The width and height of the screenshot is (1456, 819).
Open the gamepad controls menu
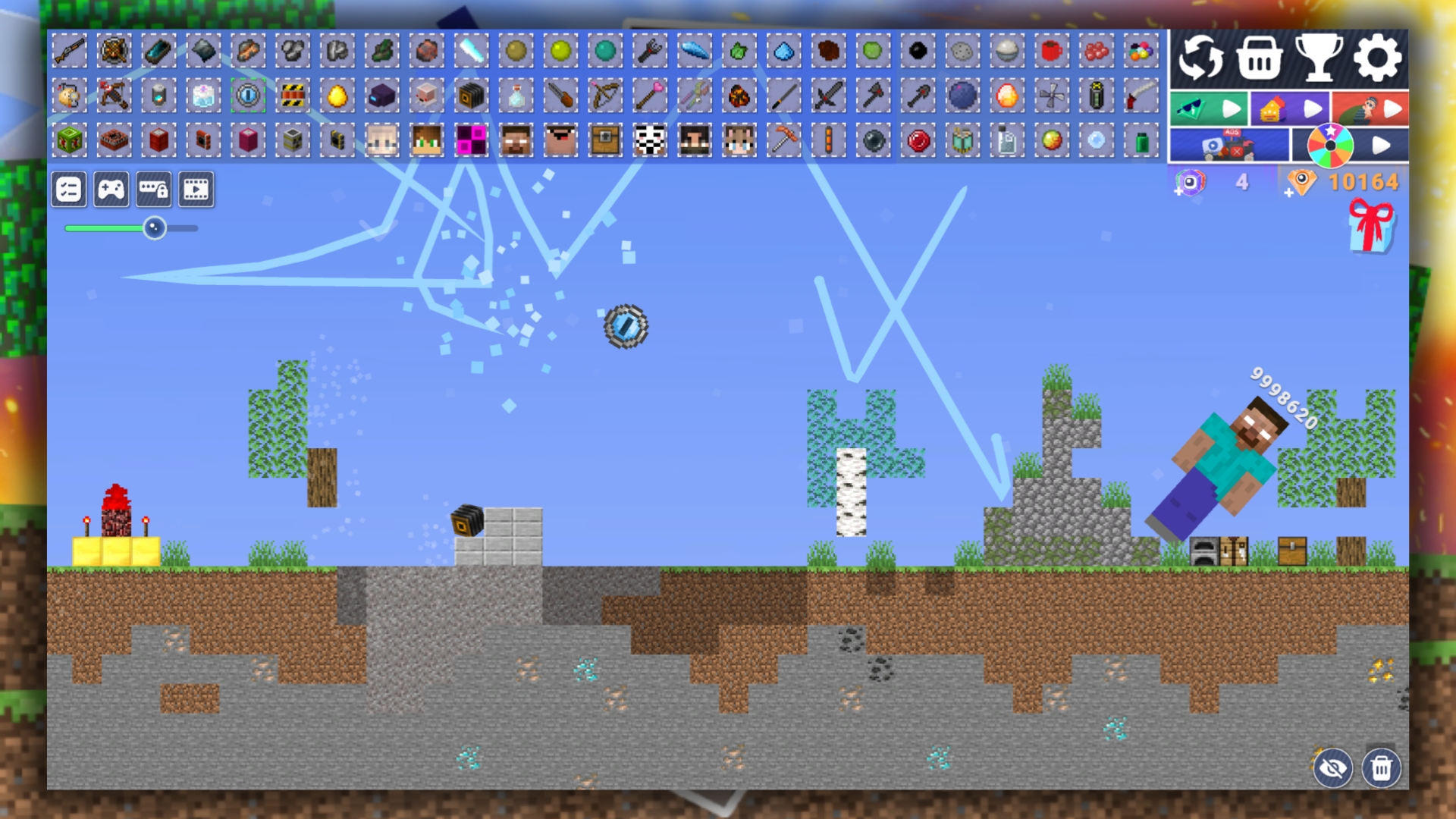coord(111,190)
